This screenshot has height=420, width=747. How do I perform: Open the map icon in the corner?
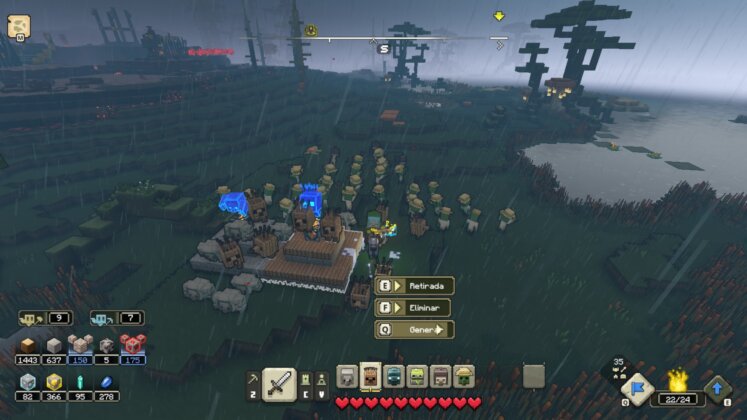[x=18, y=25]
